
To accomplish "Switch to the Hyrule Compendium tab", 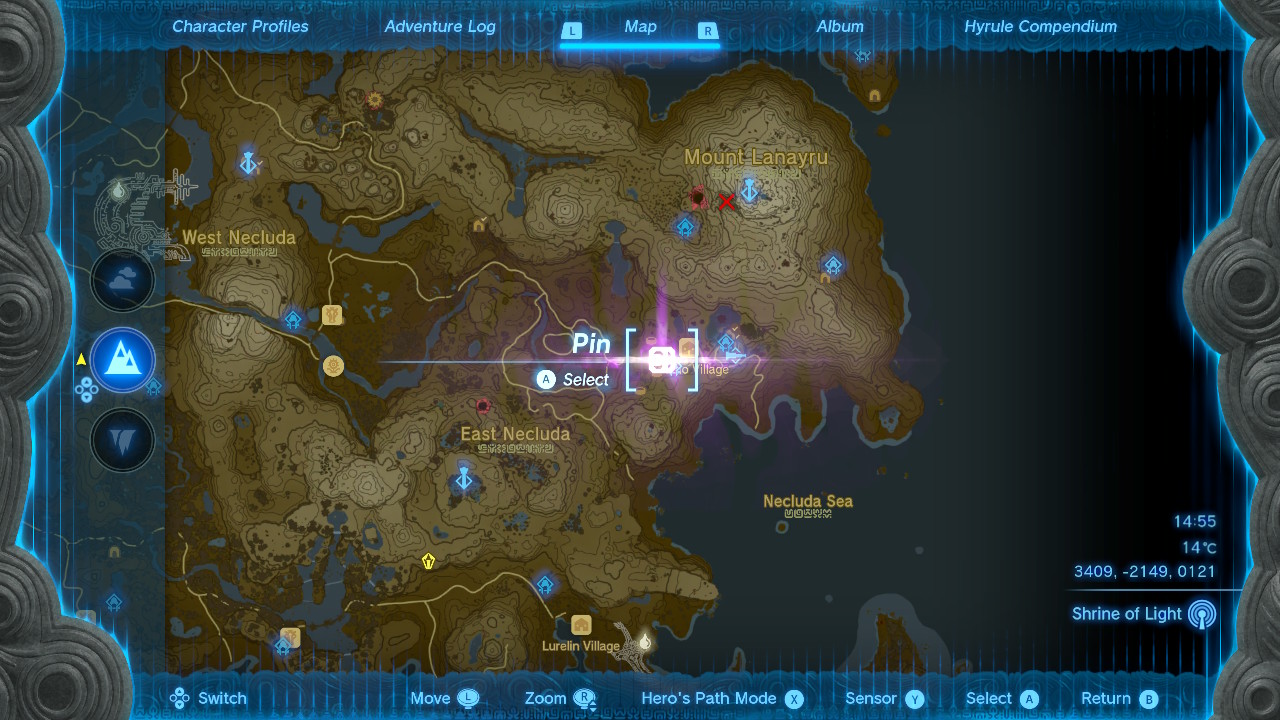I will pos(1039,27).
